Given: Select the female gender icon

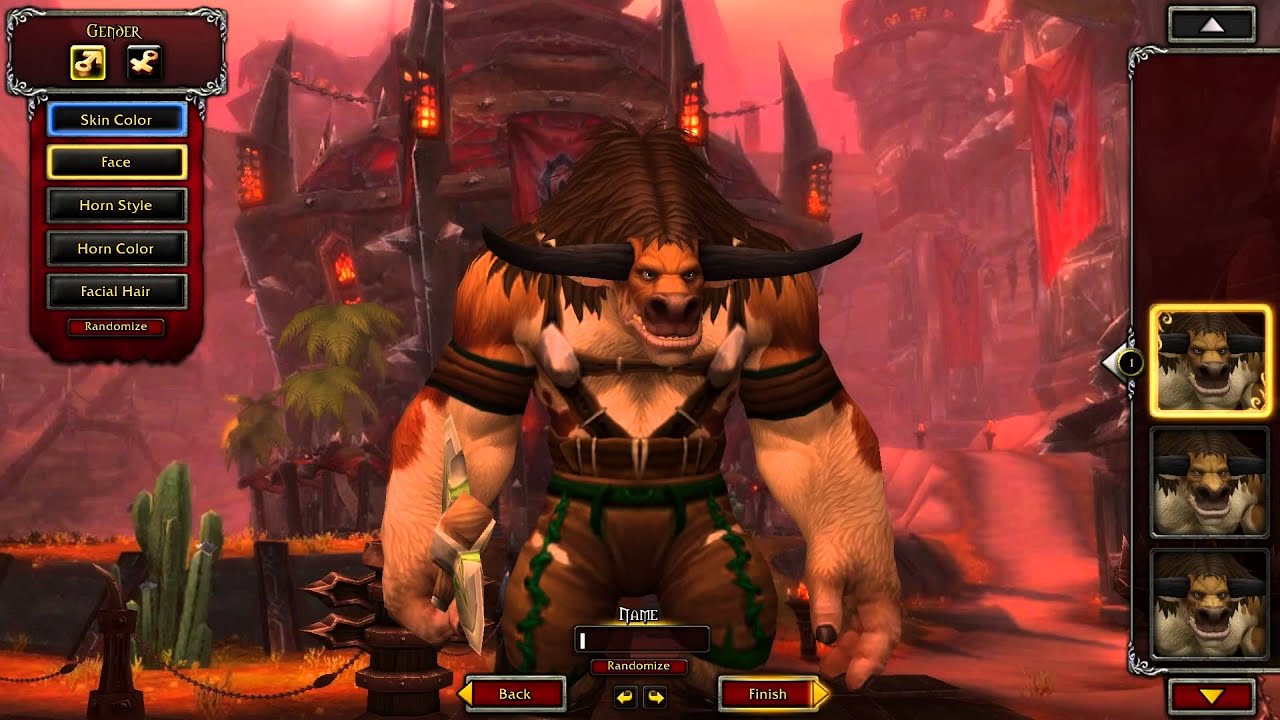Looking at the screenshot, I should pos(145,63).
